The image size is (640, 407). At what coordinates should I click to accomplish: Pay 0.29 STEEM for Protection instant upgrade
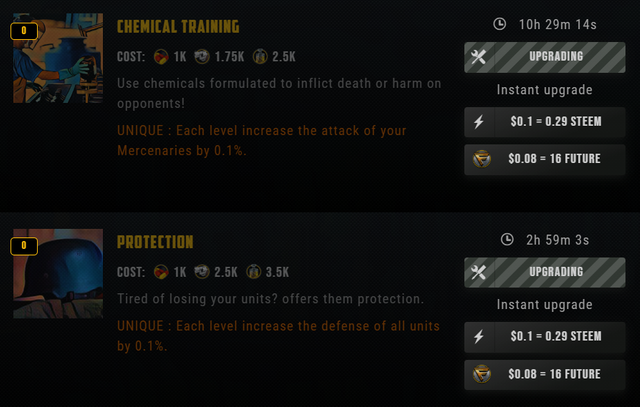[544, 336]
